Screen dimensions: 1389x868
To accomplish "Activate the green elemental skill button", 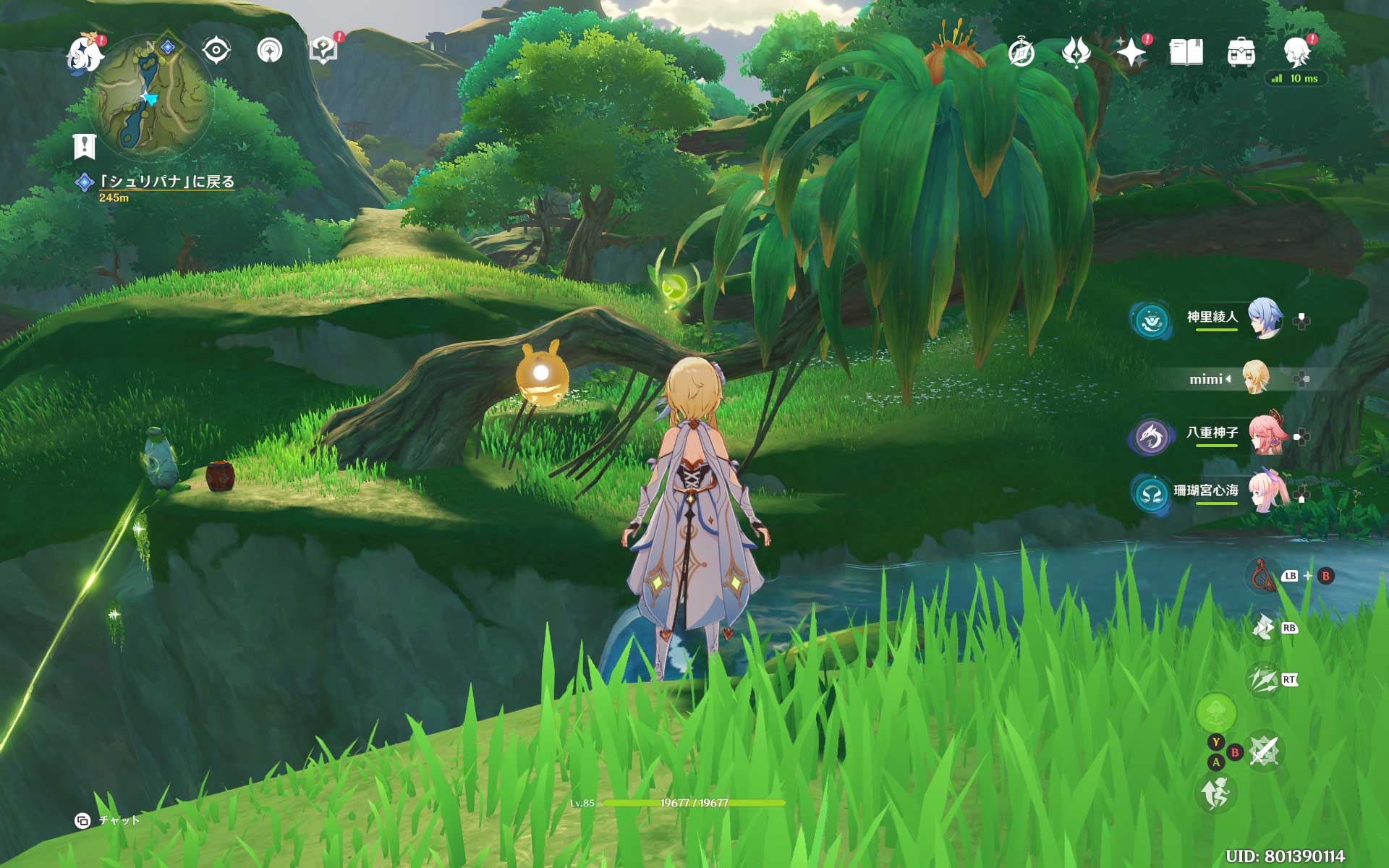I will tap(1216, 713).
